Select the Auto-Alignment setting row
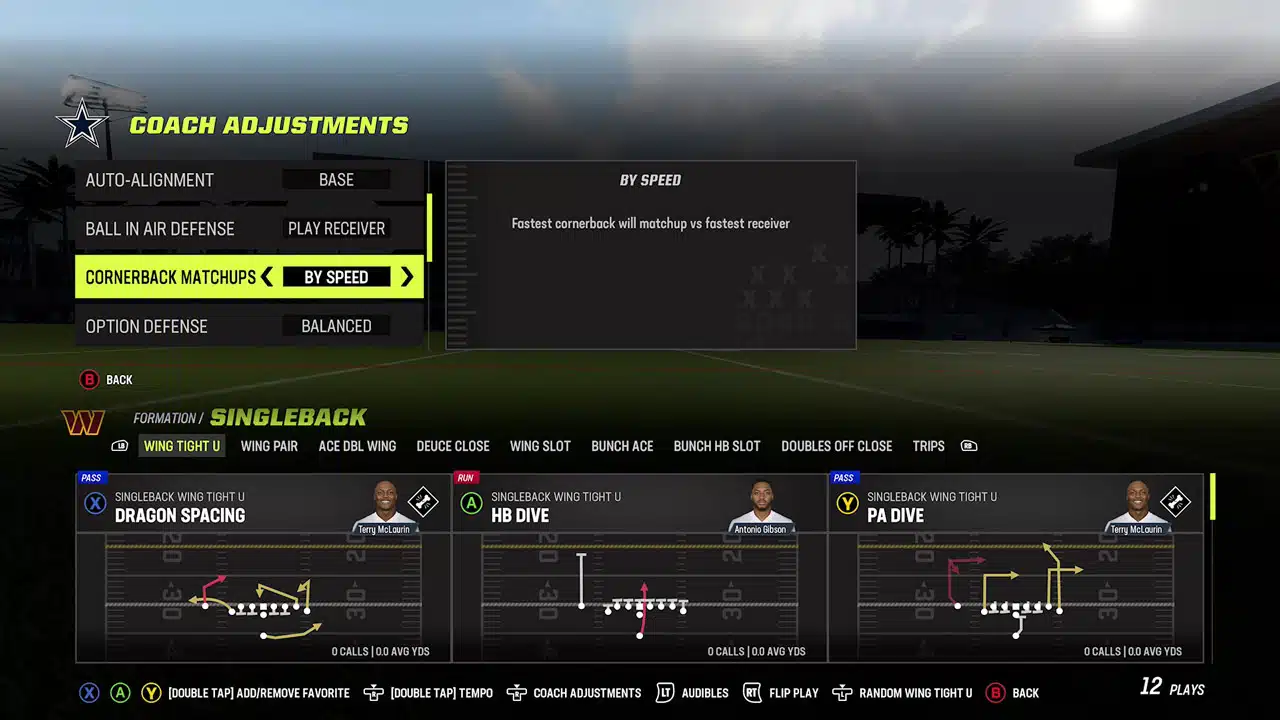 click(x=248, y=180)
